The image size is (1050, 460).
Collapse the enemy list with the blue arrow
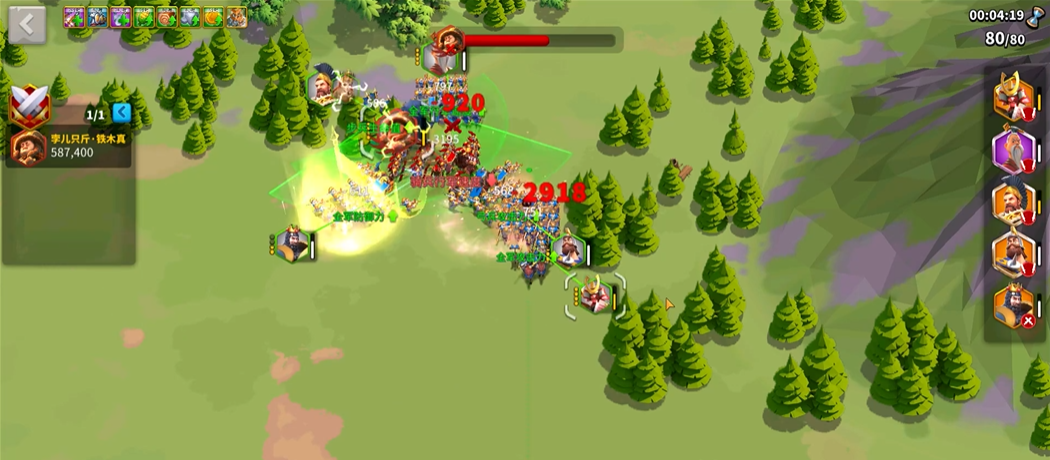122,112
